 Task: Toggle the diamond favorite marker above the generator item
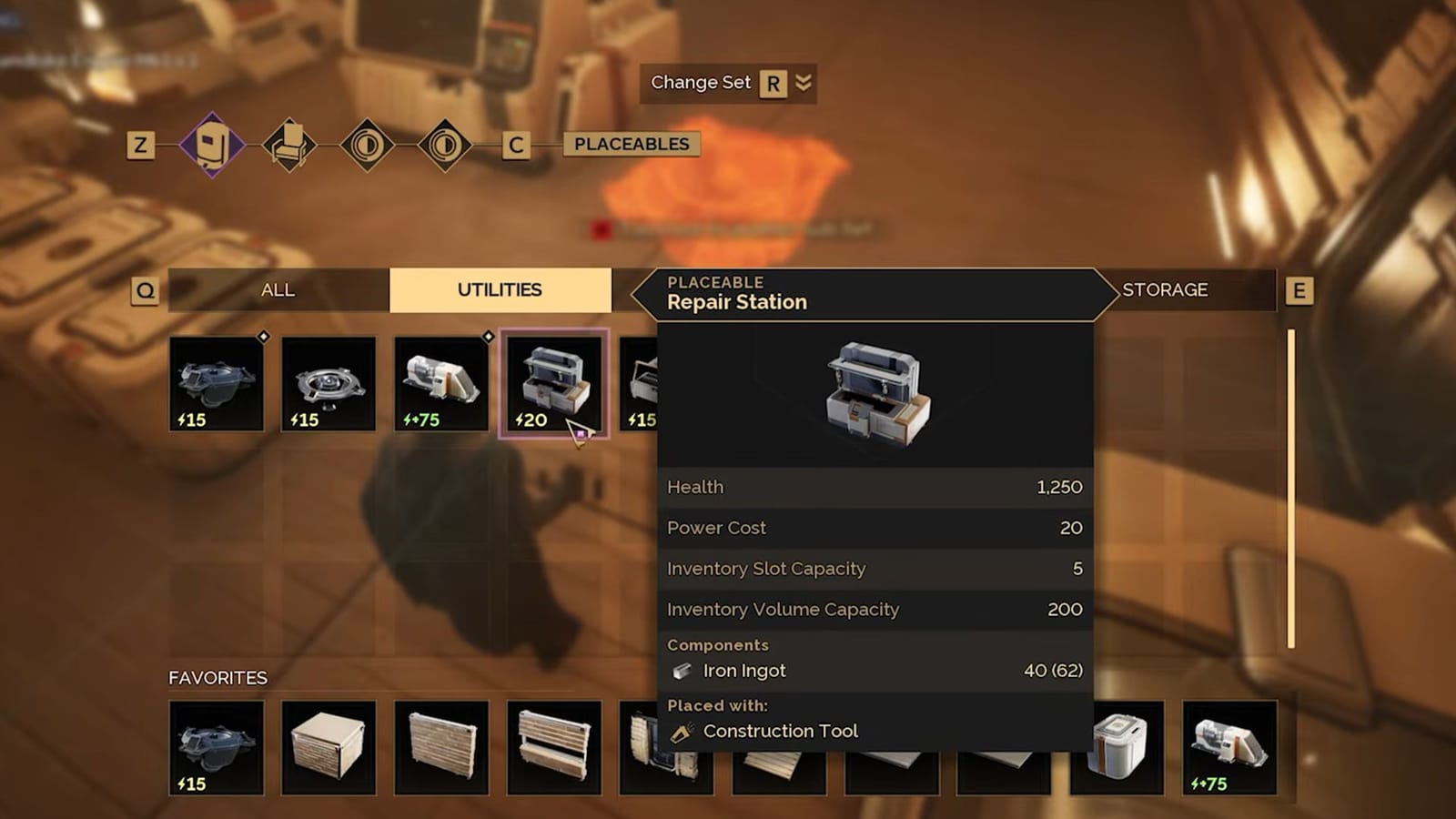click(x=487, y=338)
